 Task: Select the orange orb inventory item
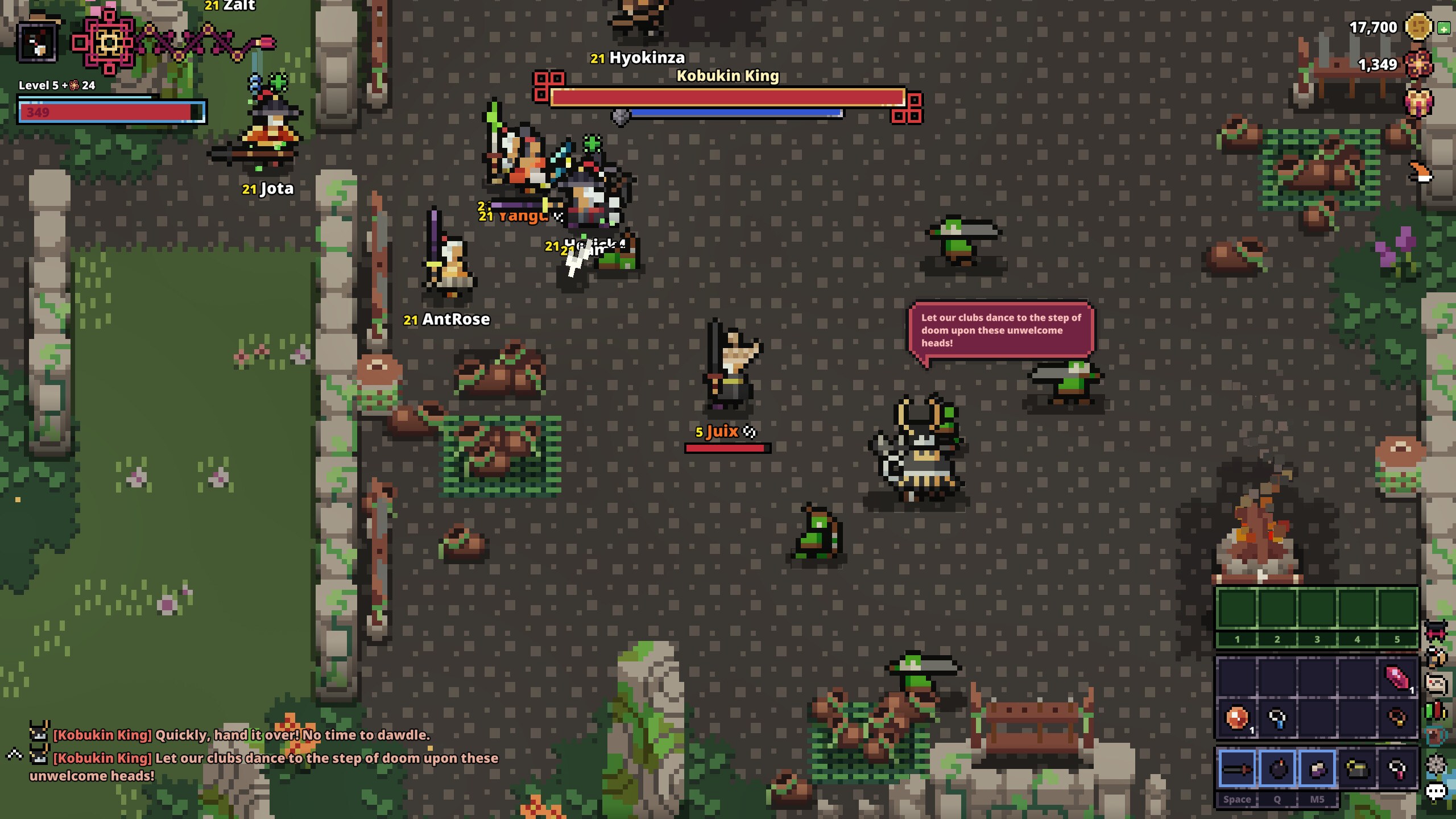(x=1235, y=718)
